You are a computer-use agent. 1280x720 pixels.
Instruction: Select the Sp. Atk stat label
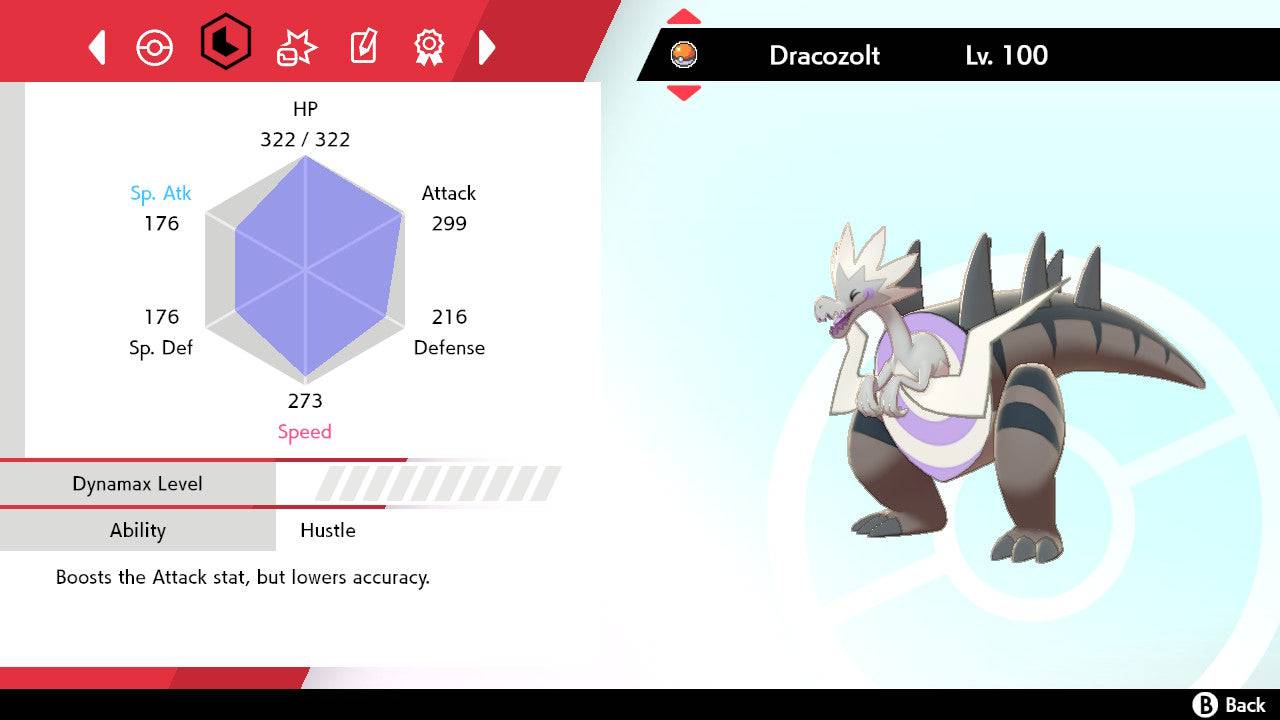pos(161,193)
